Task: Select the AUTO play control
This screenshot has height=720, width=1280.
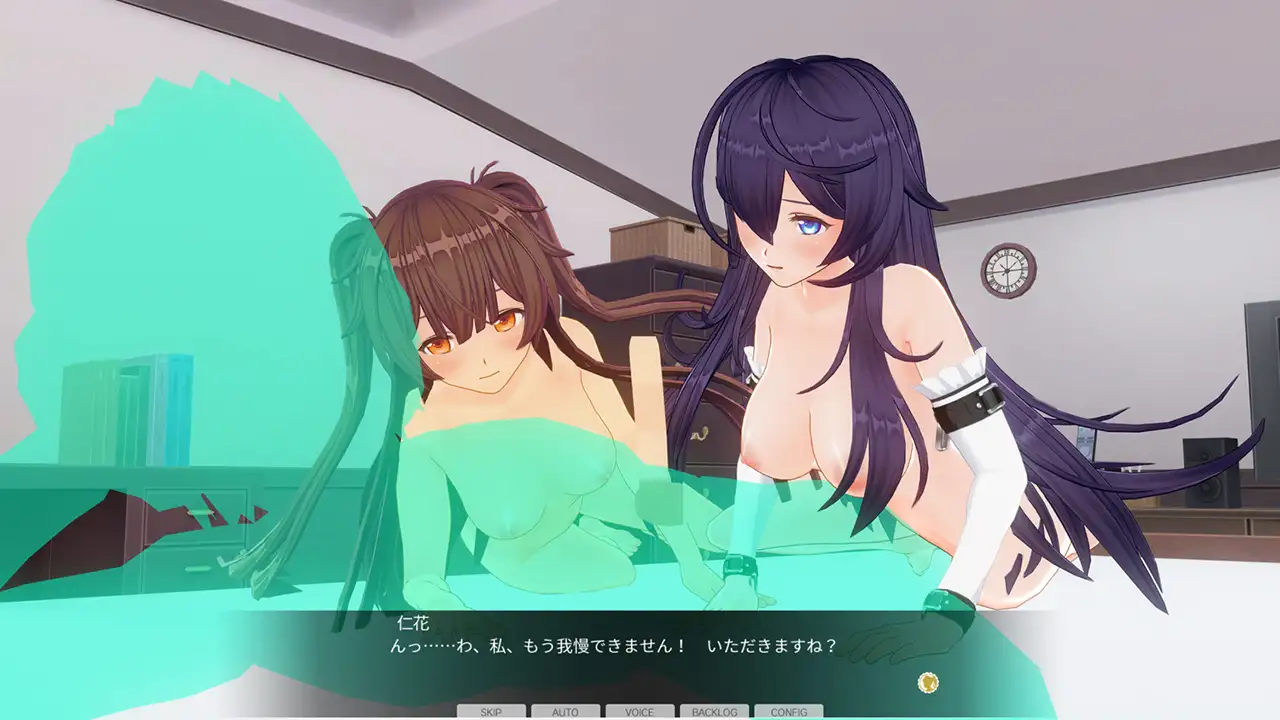Action: pyautogui.click(x=566, y=712)
